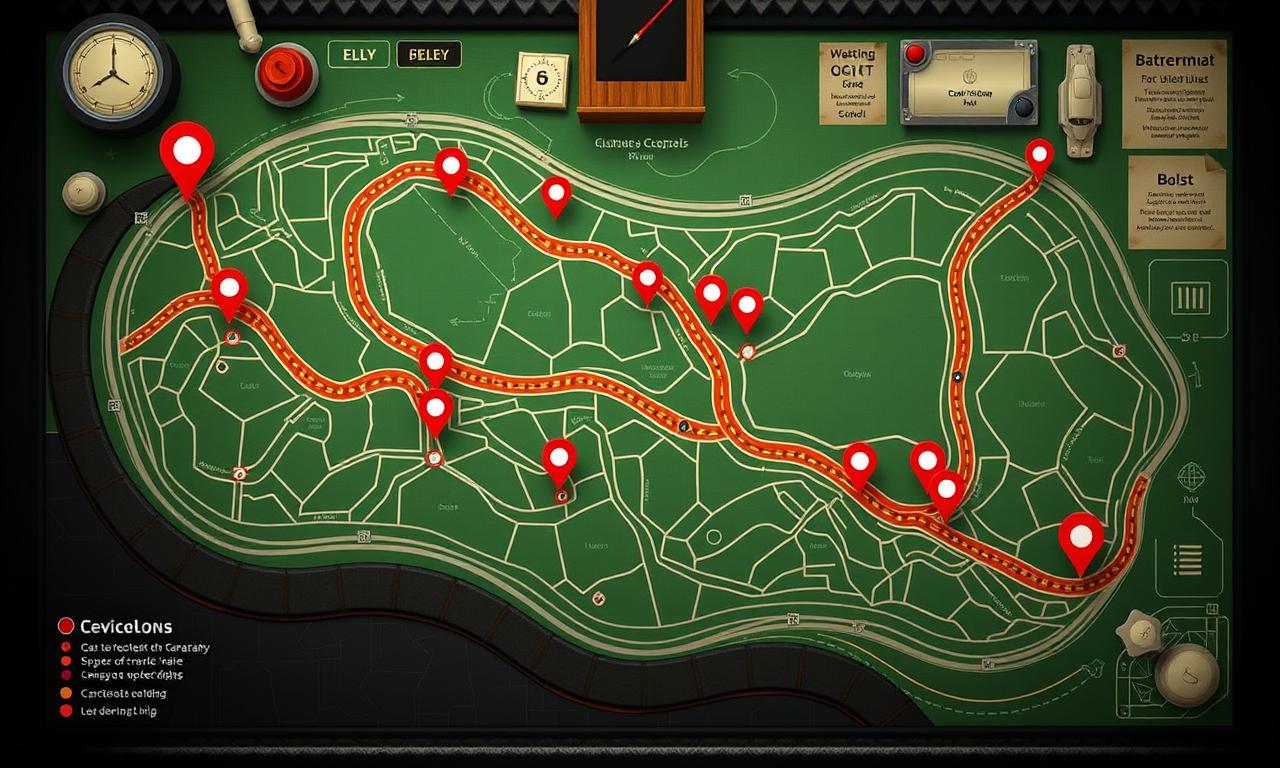The image size is (1280, 768).
Task: Switch to the BELEY button
Action: (x=429, y=55)
